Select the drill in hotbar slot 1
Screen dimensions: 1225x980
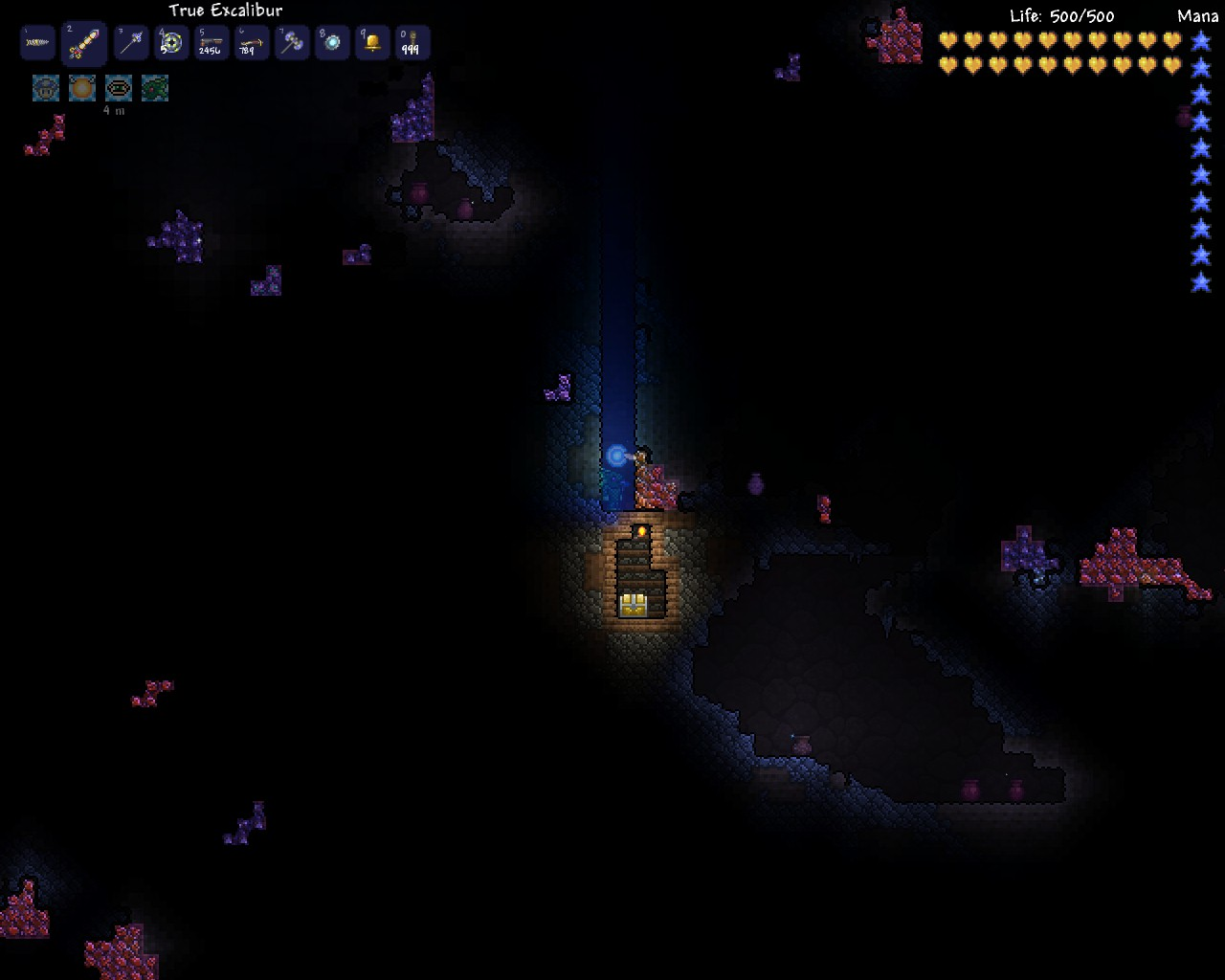coord(38,43)
